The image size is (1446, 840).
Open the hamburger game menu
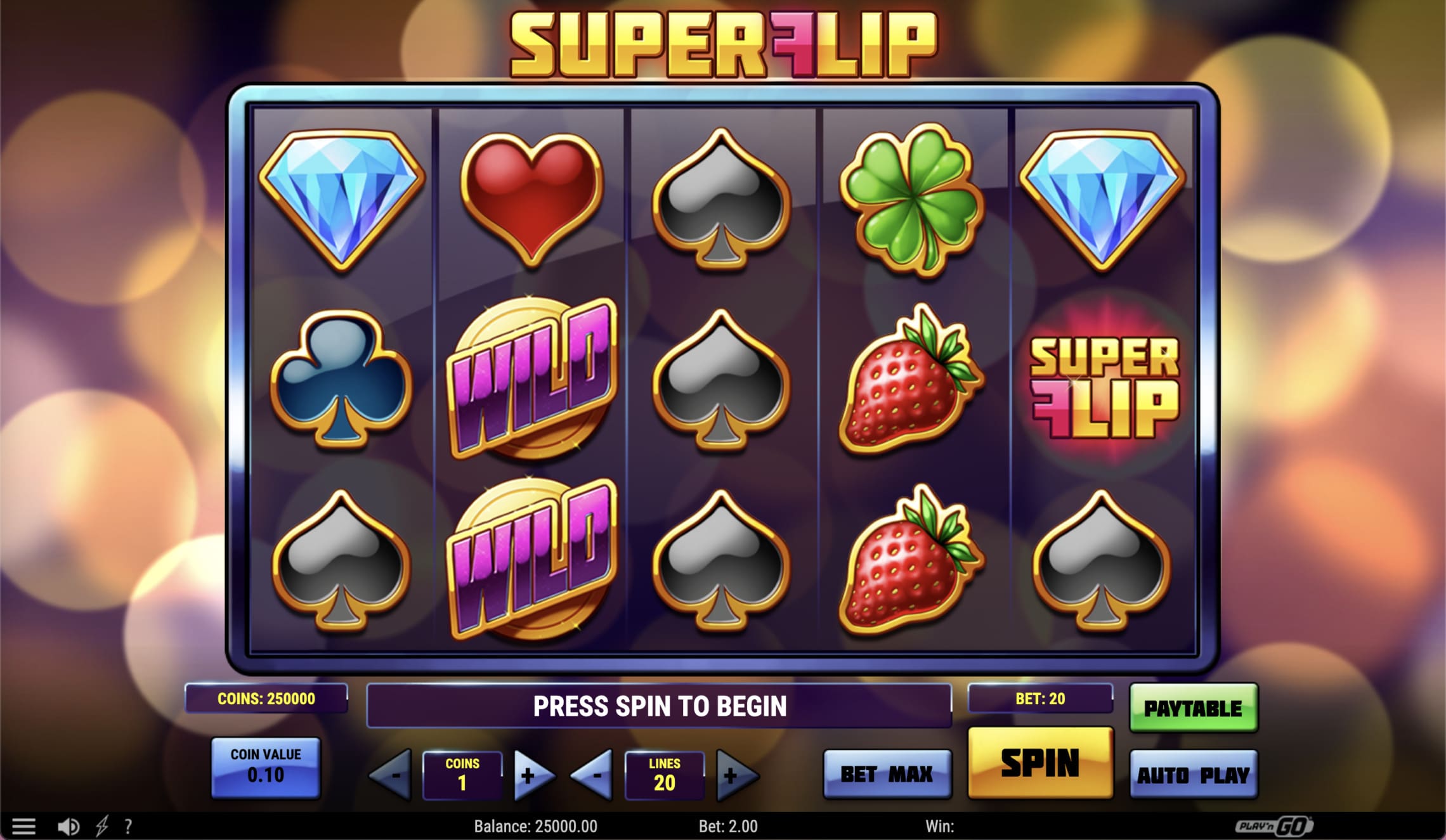pos(23,825)
